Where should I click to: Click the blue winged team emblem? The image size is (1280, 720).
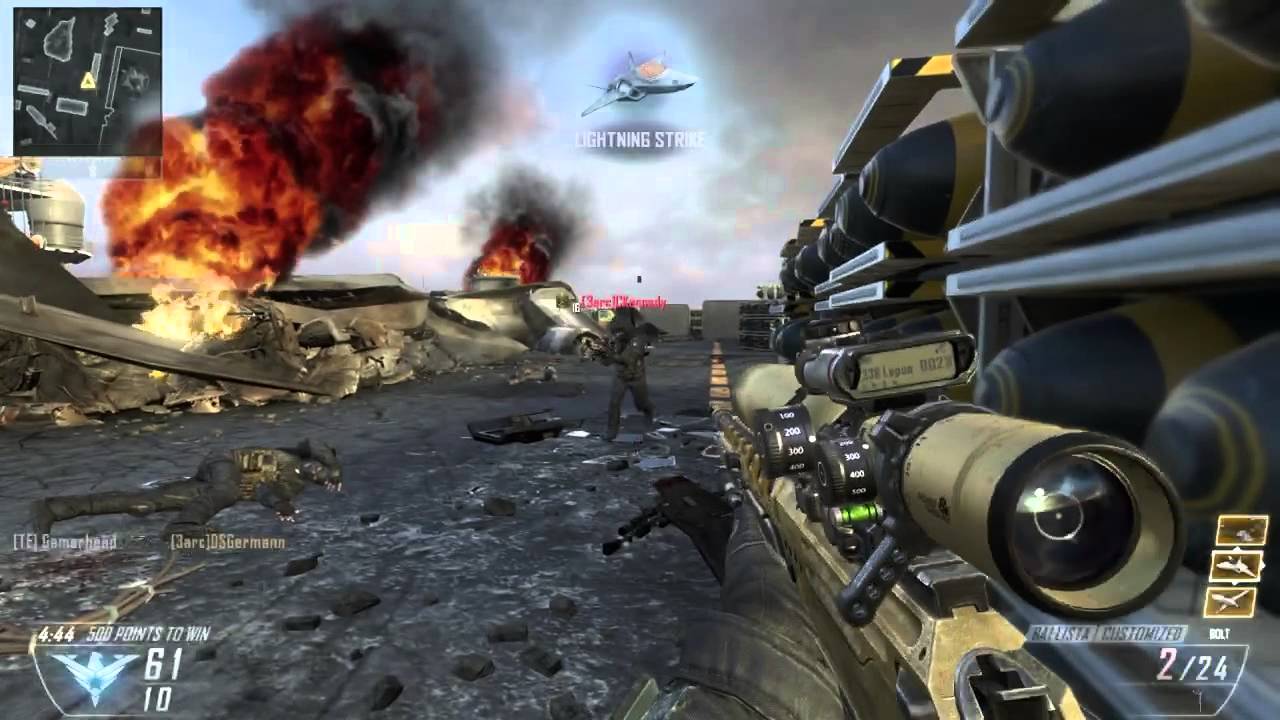(x=93, y=667)
